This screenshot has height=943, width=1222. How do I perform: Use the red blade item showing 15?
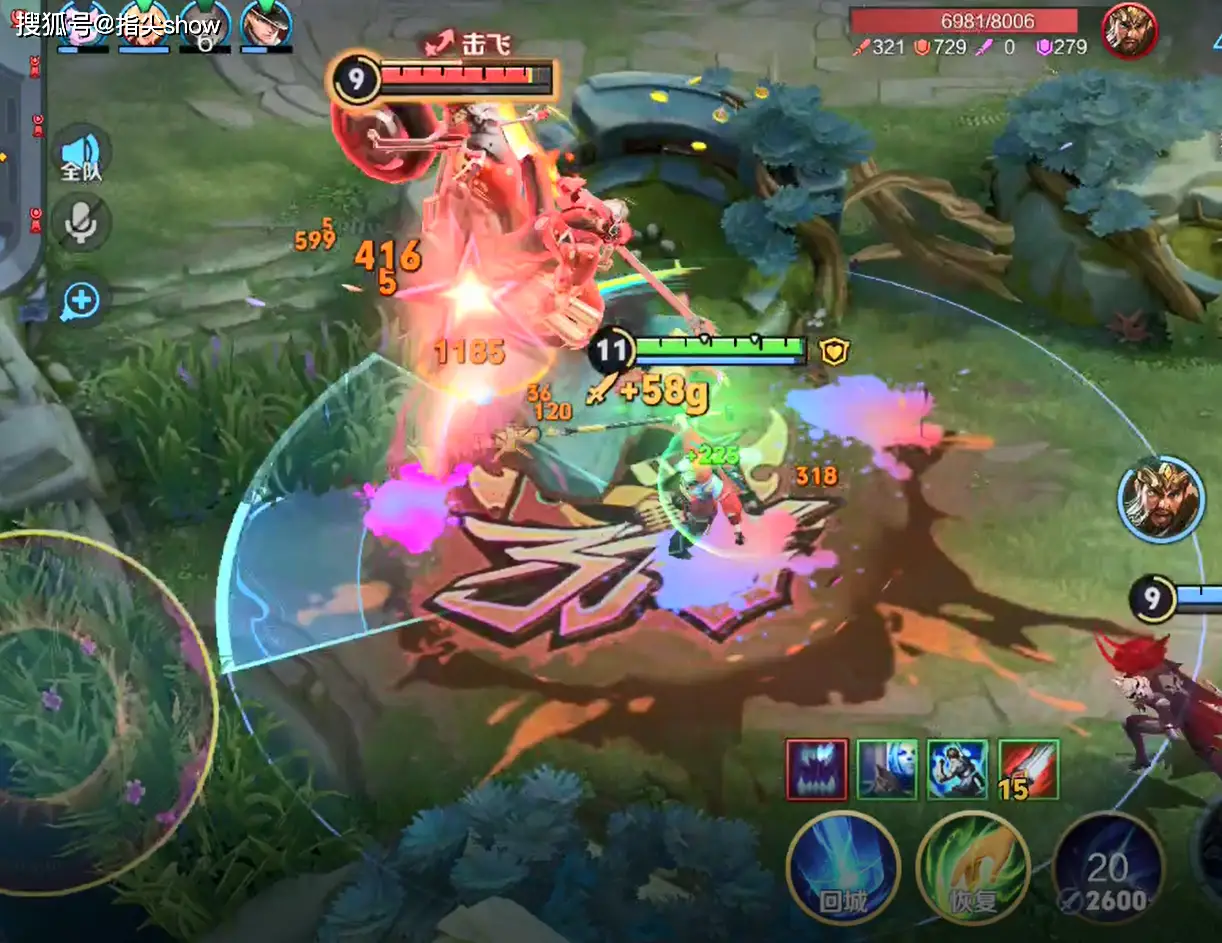(1028, 769)
